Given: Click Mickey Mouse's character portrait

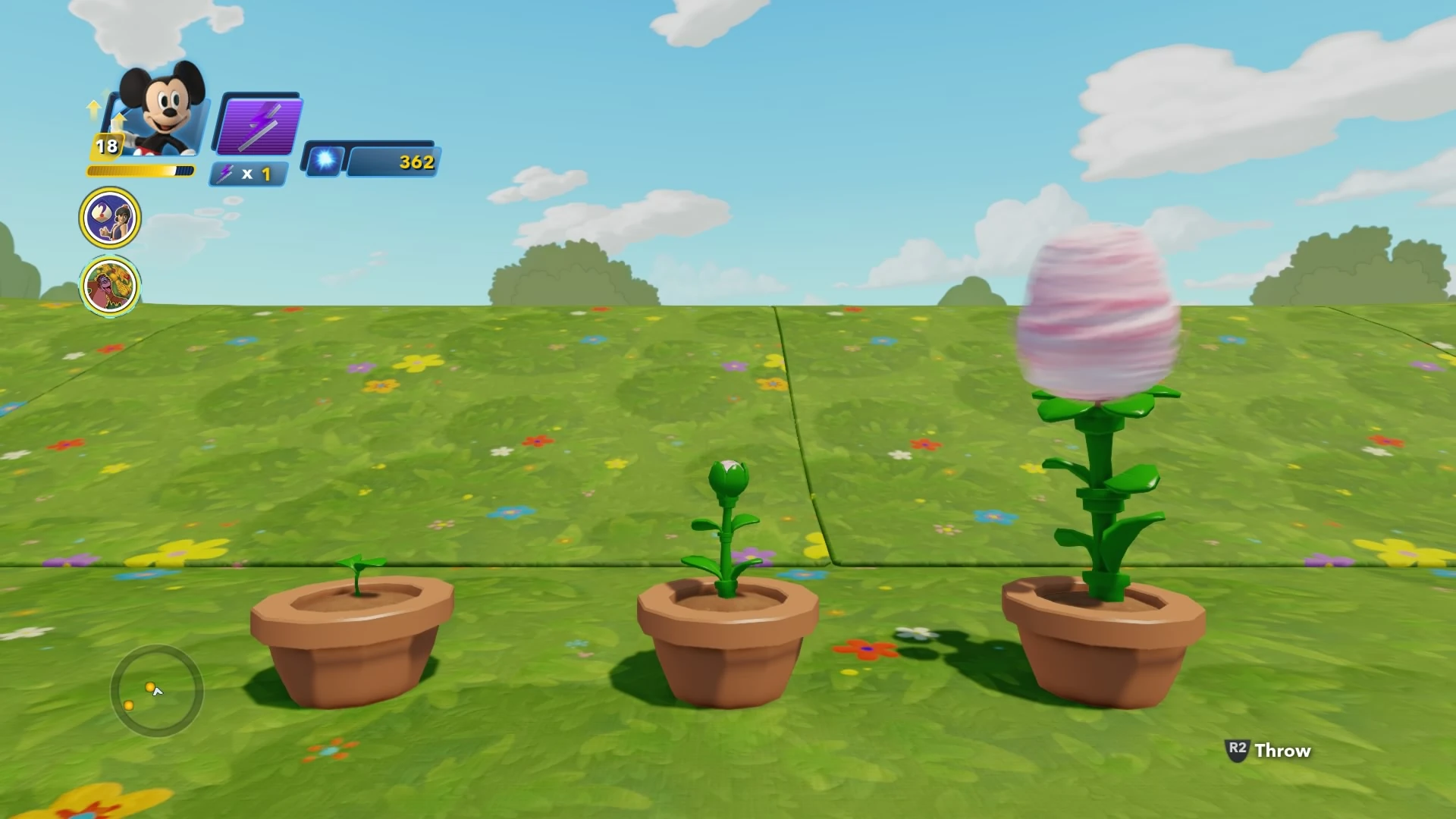Looking at the screenshot, I should click(x=163, y=114).
